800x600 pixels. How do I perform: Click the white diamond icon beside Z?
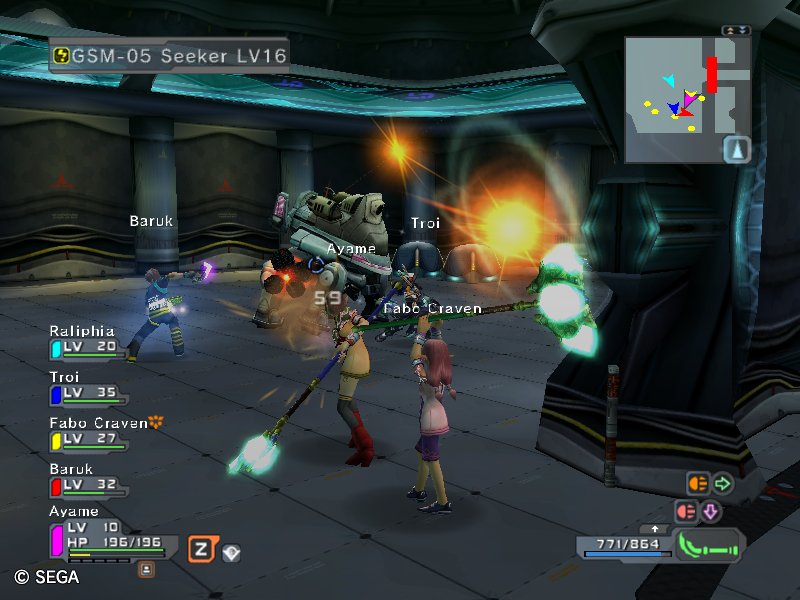click(x=231, y=551)
